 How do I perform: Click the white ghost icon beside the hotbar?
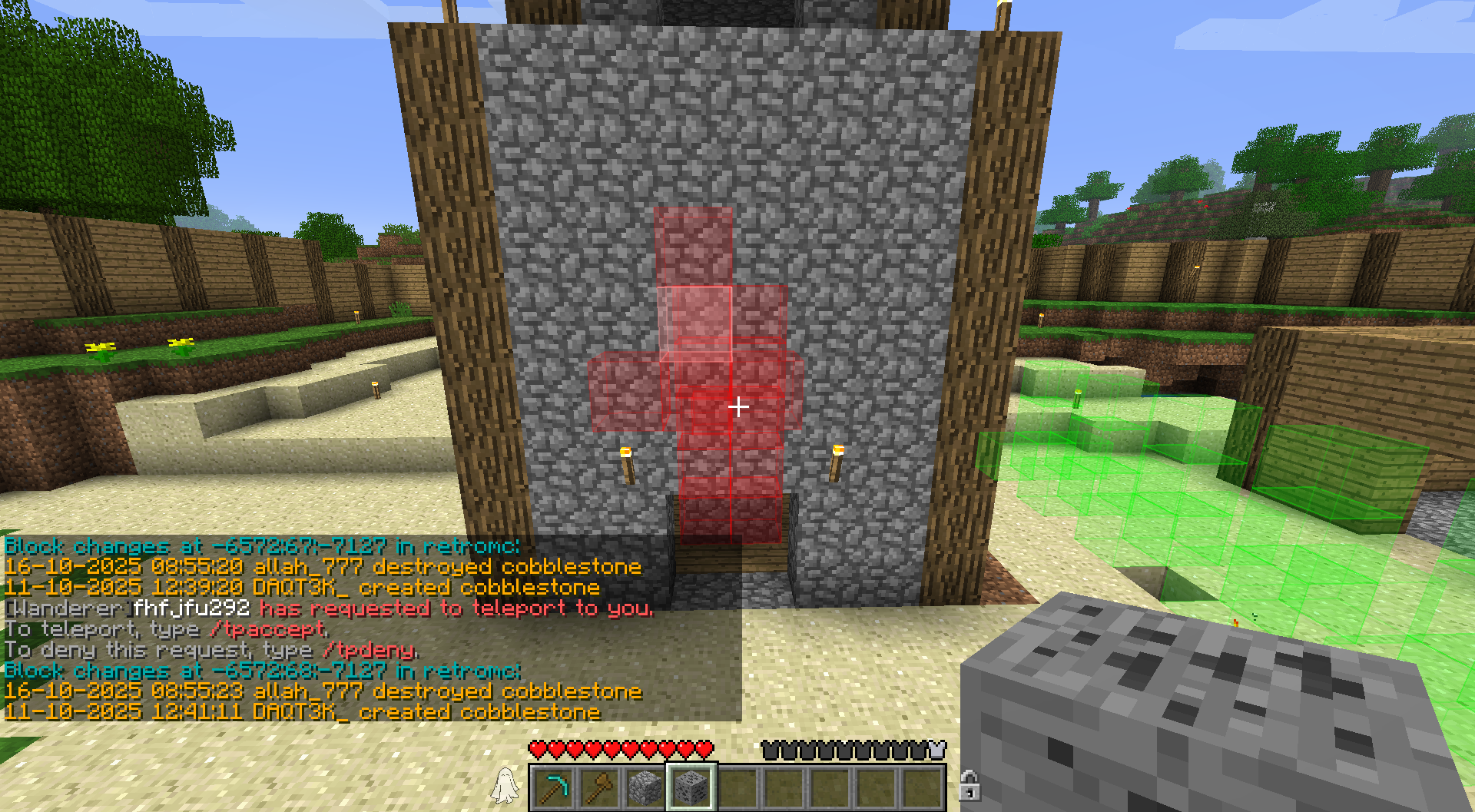(x=505, y=785)
